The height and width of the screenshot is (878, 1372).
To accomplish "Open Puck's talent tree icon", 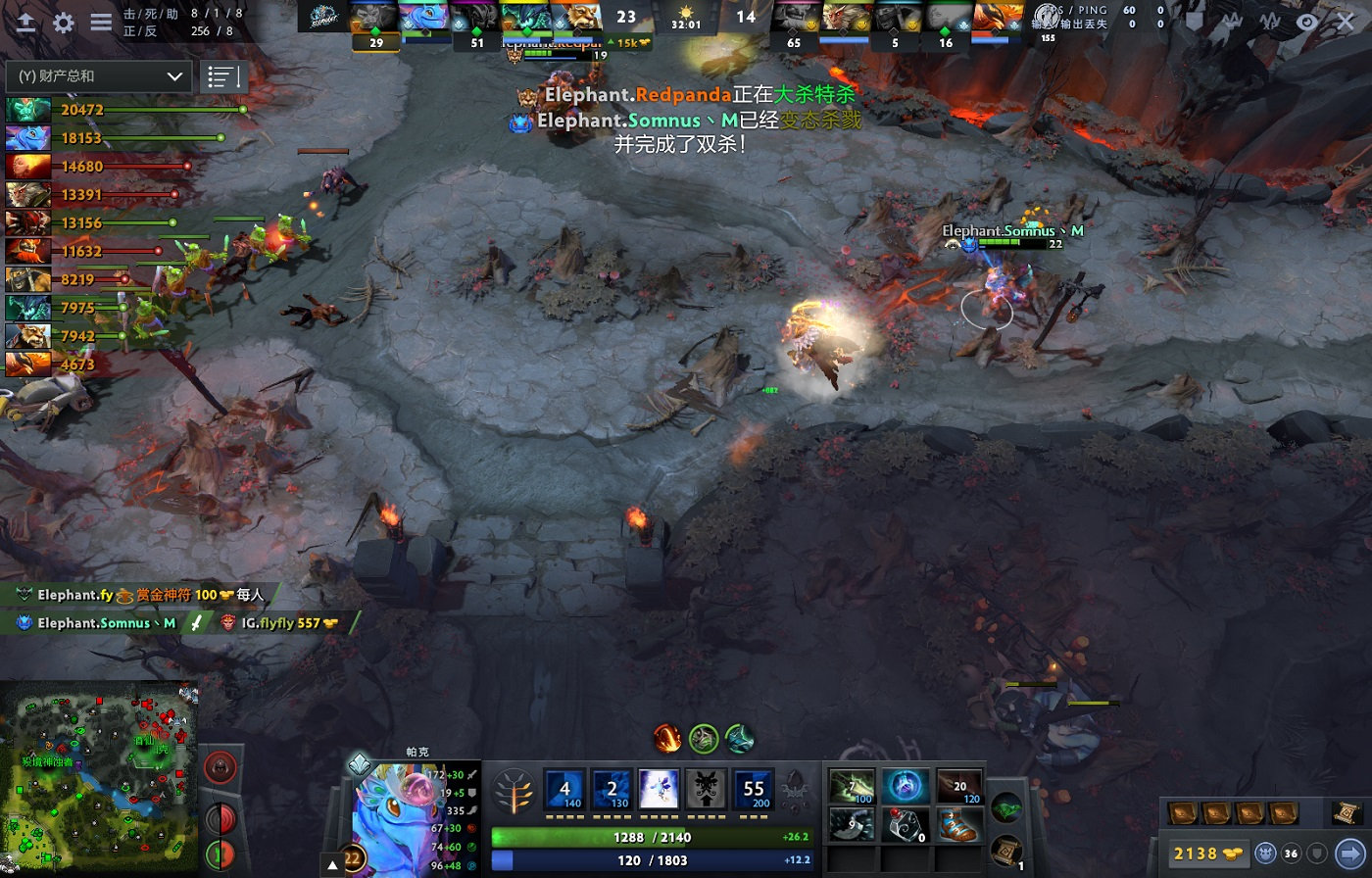I will coord(514,790).
